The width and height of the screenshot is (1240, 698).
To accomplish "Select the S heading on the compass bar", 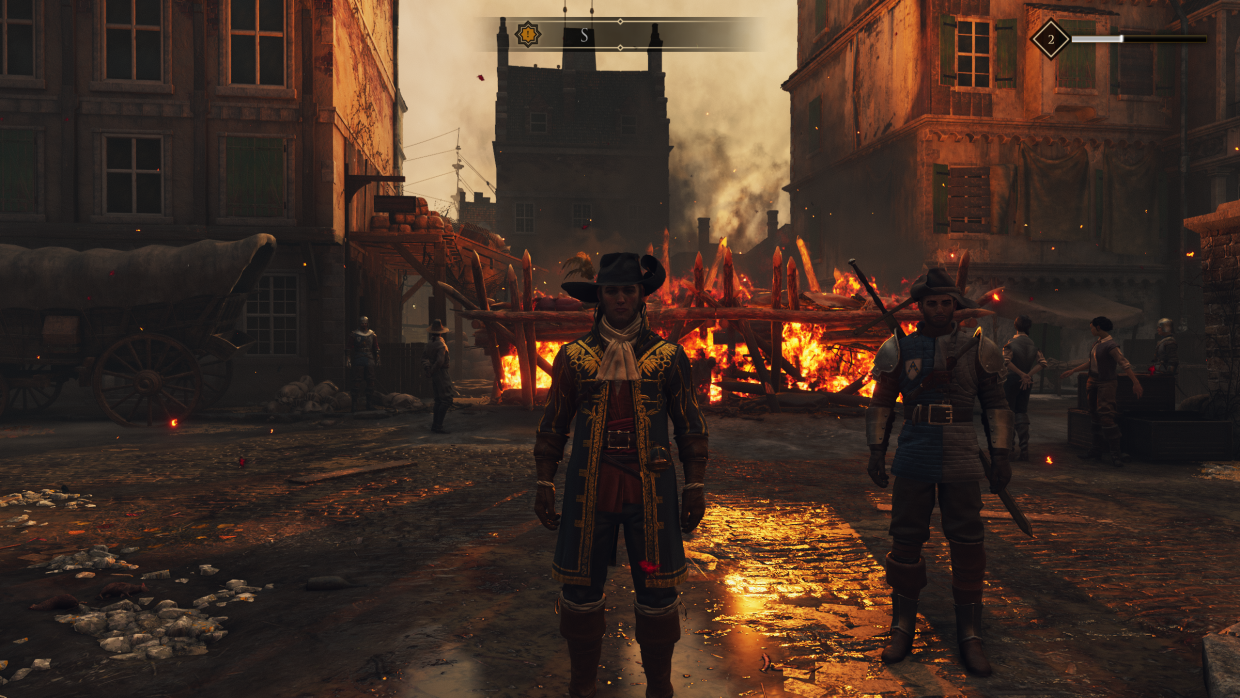I will (584, 36).
